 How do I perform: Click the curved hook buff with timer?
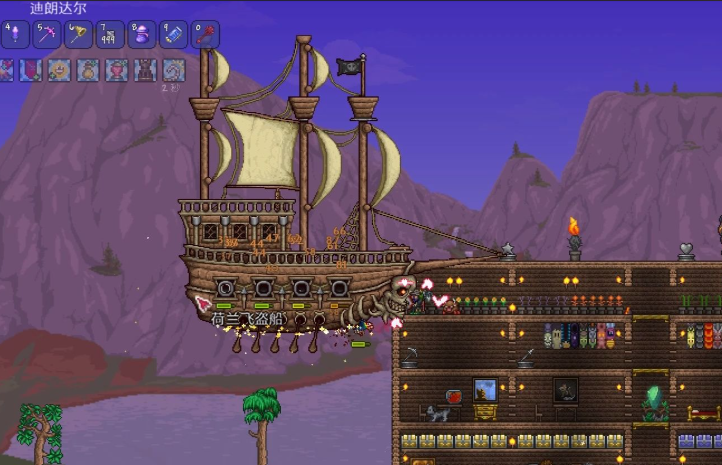click(x=174, y=70)
